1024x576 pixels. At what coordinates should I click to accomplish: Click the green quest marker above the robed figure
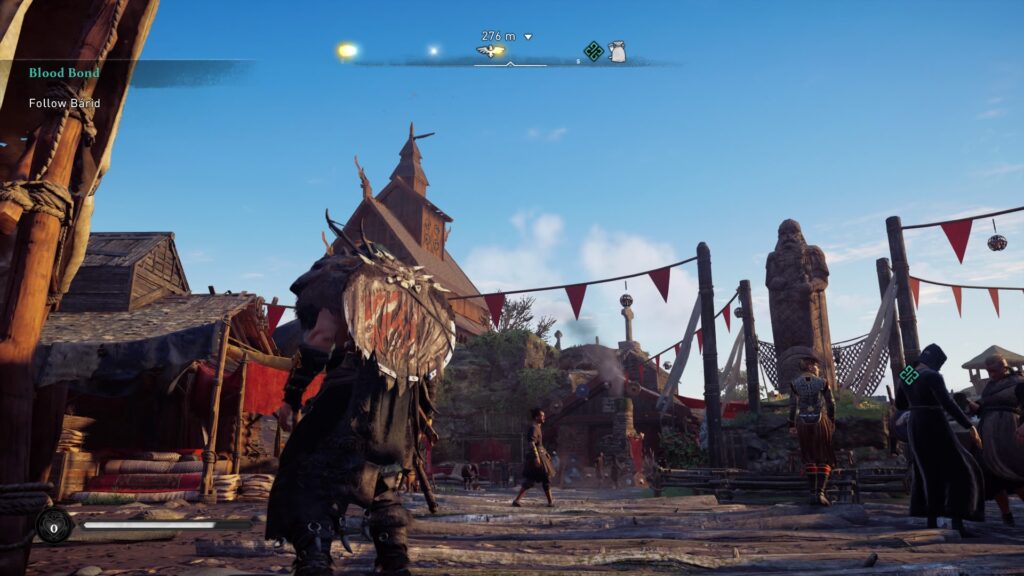pos(909,375)
